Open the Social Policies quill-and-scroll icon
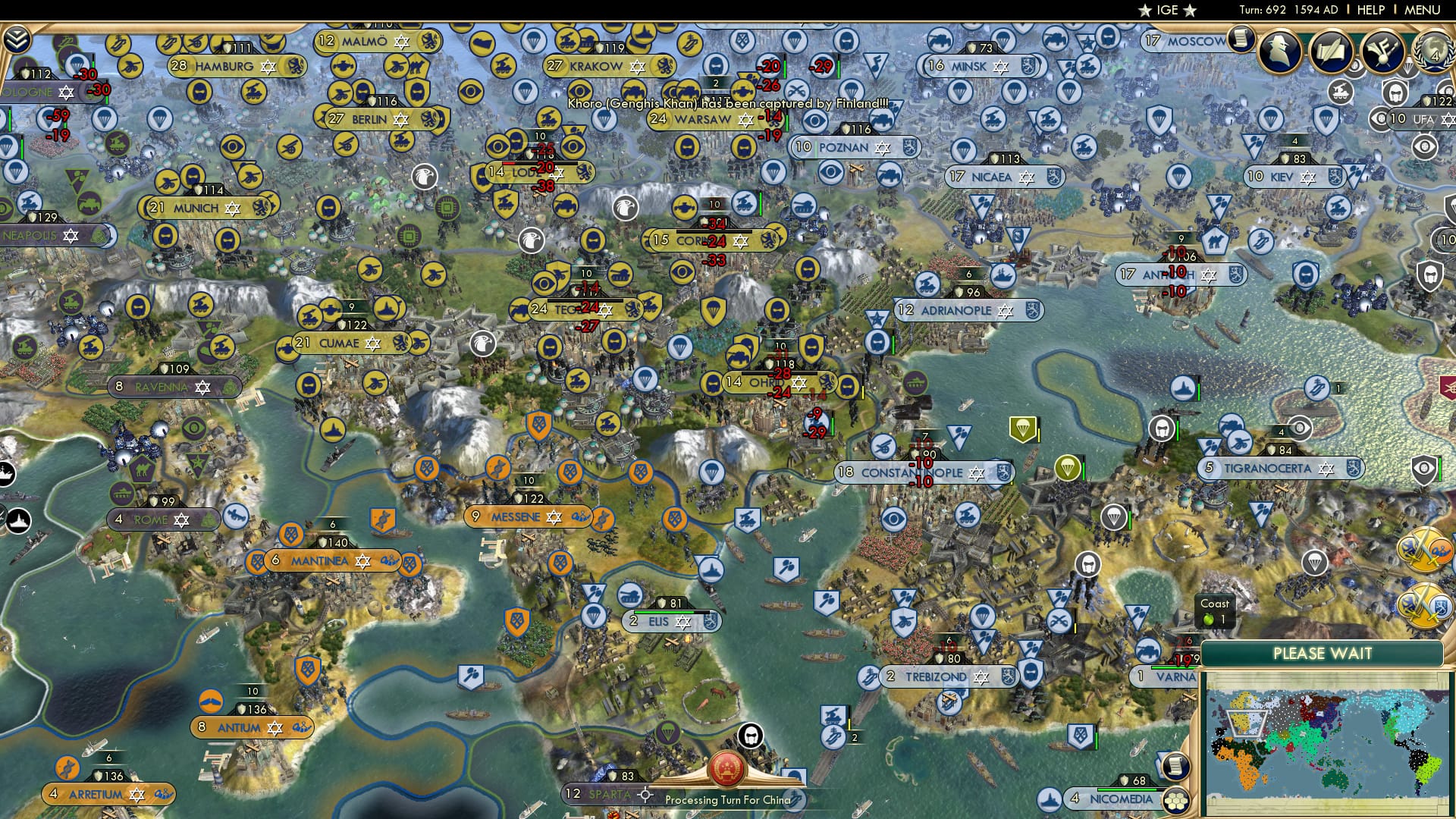The height and width of the screenshot is (819, 1456). 1331,52
